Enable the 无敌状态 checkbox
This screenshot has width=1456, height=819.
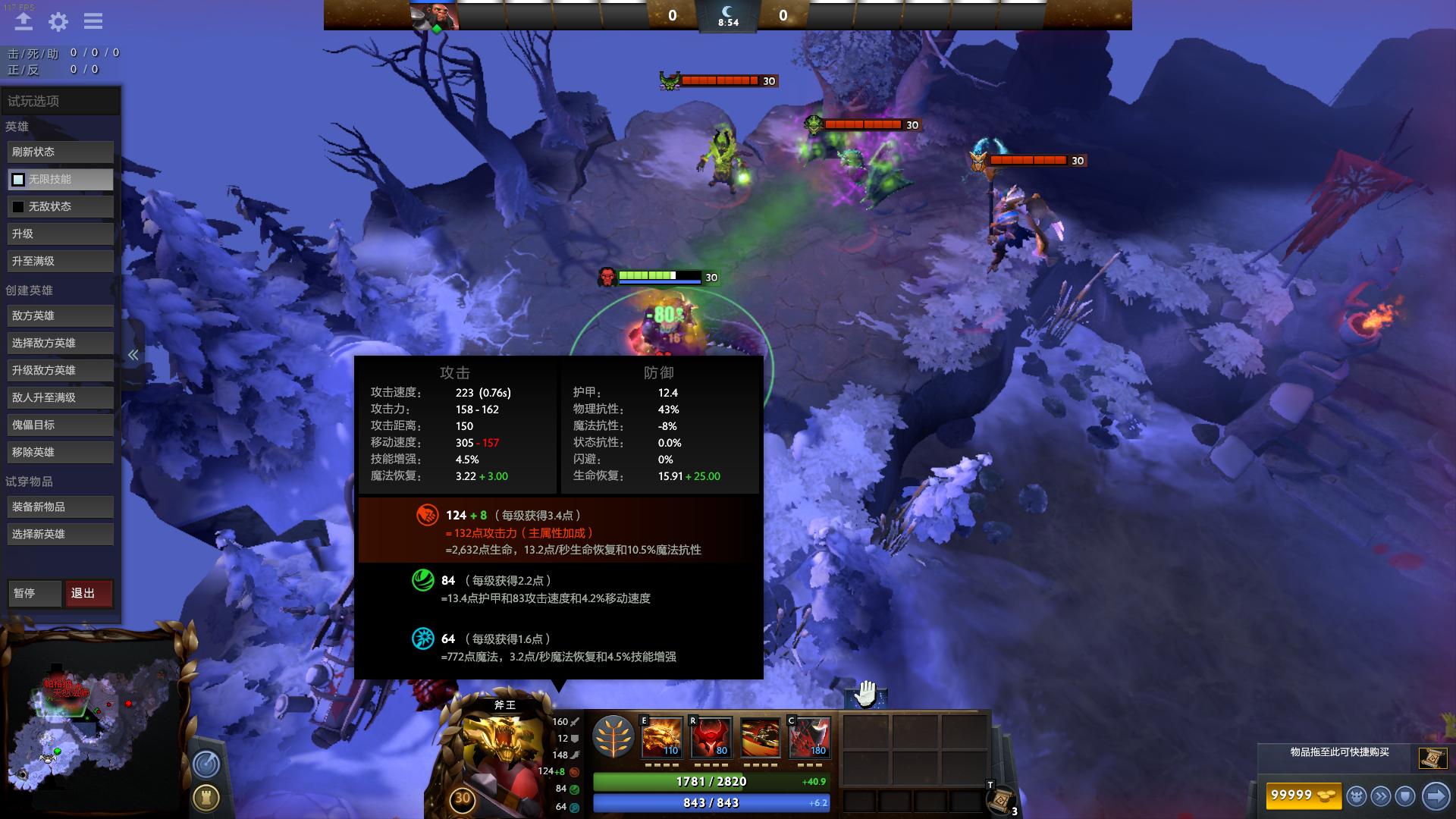pos(18,206)
